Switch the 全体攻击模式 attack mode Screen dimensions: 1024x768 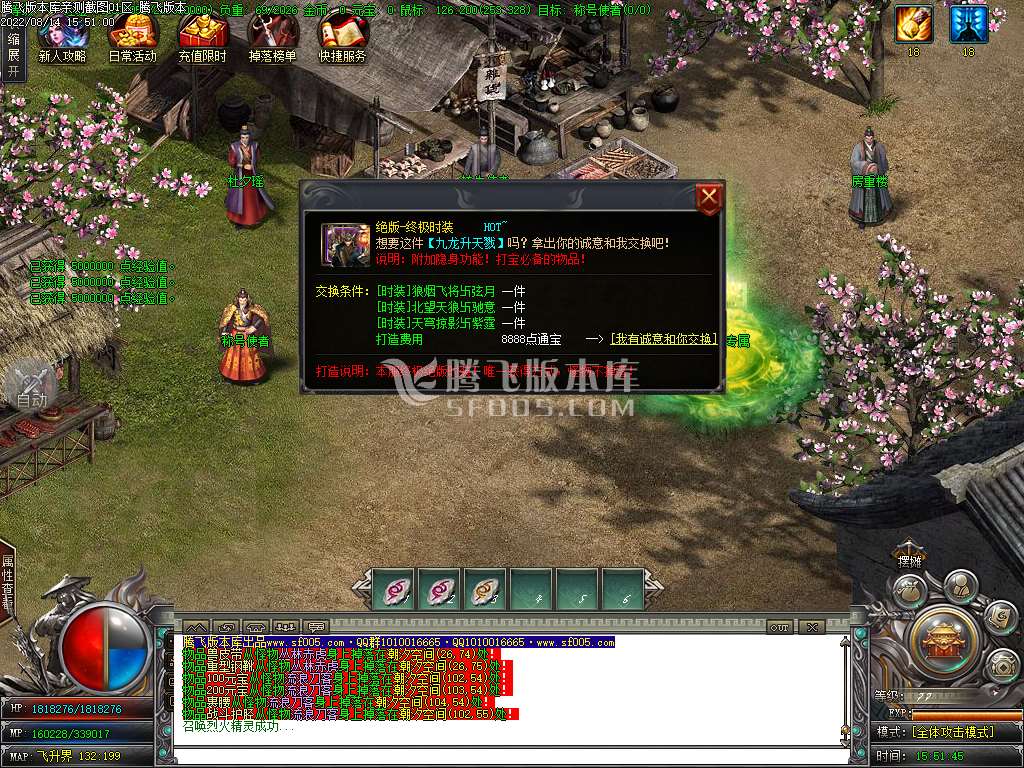pyautogui.click(x=952, y=732)
